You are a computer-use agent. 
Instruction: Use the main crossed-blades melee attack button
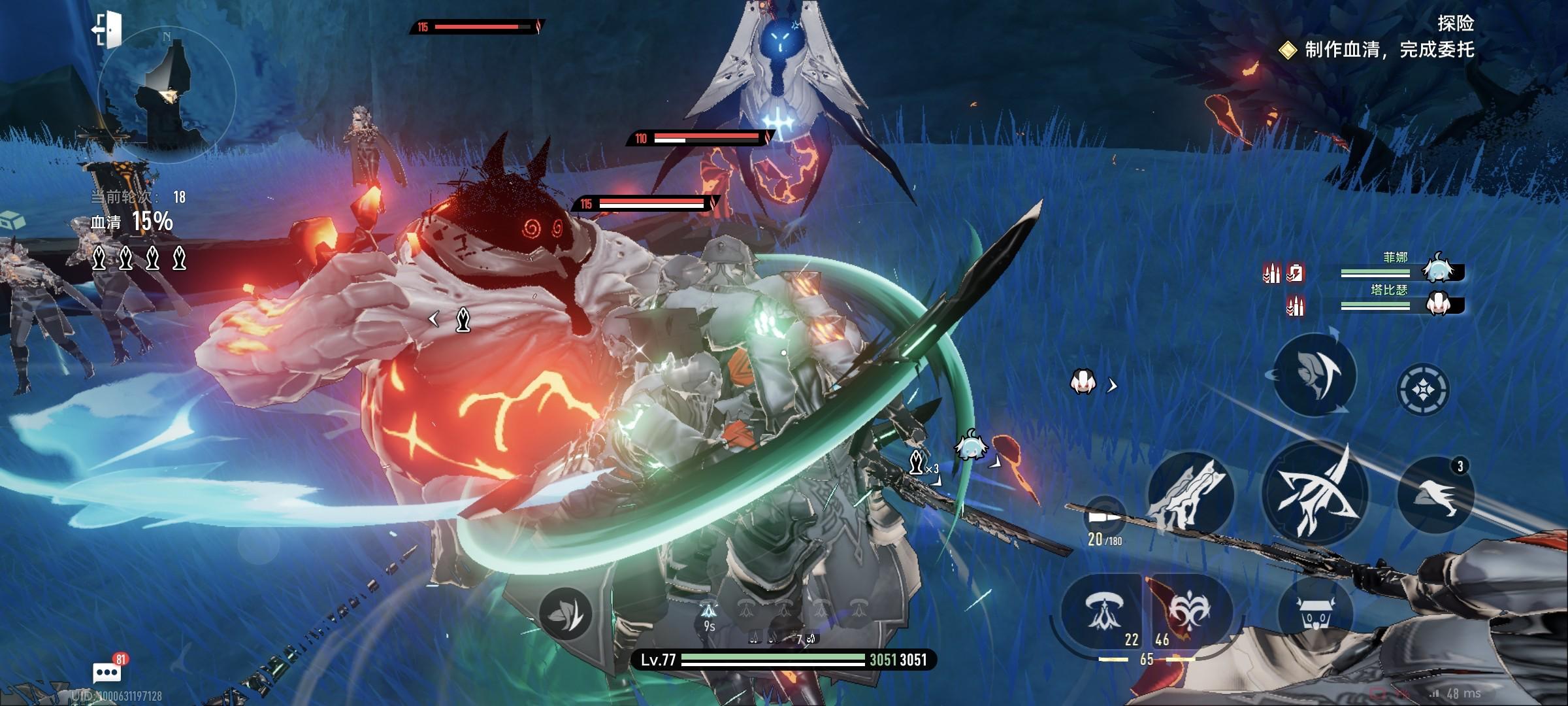[x=1315, y=495]
